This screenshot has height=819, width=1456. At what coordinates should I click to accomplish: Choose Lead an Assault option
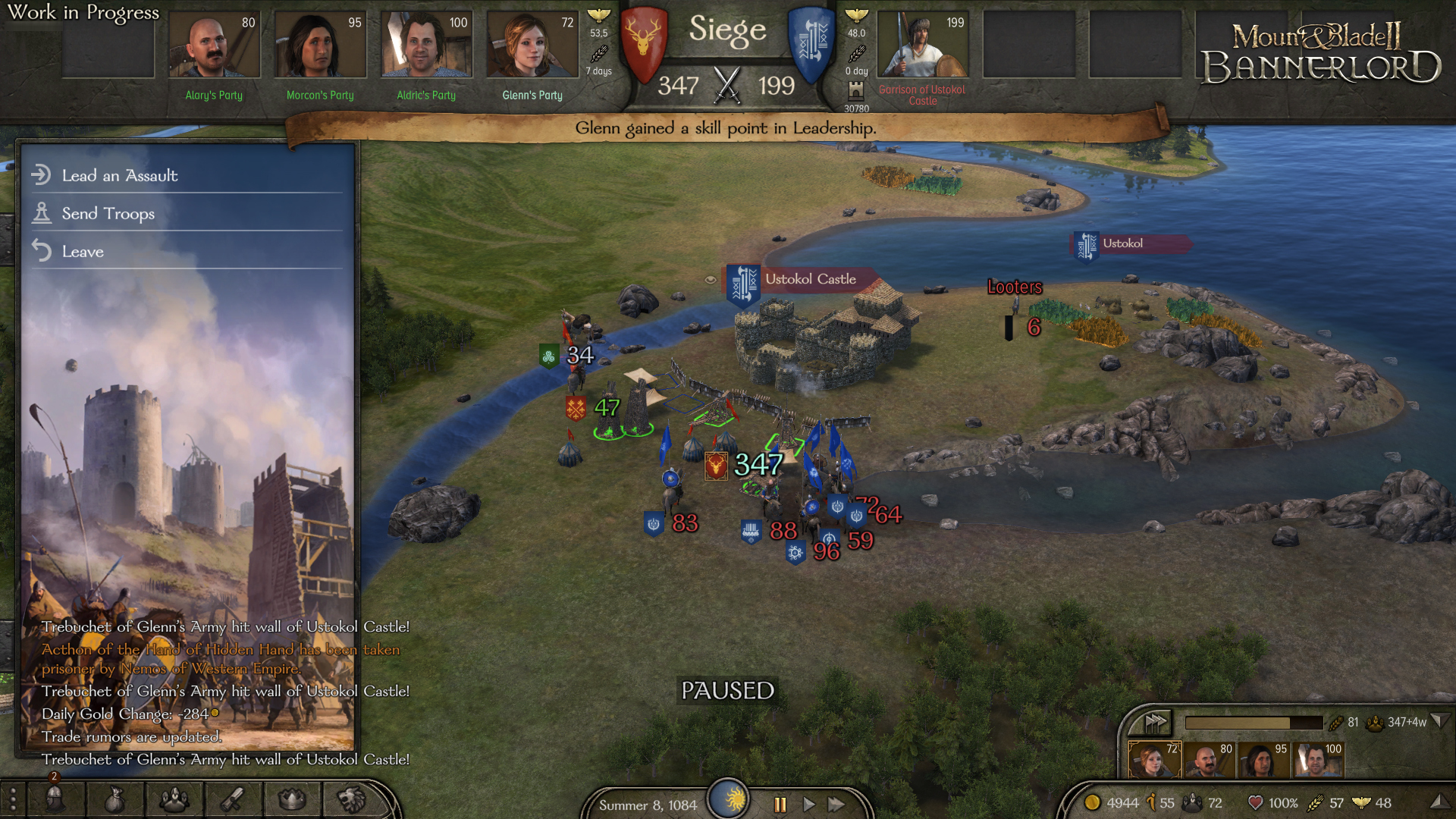(x=120, y=175)
